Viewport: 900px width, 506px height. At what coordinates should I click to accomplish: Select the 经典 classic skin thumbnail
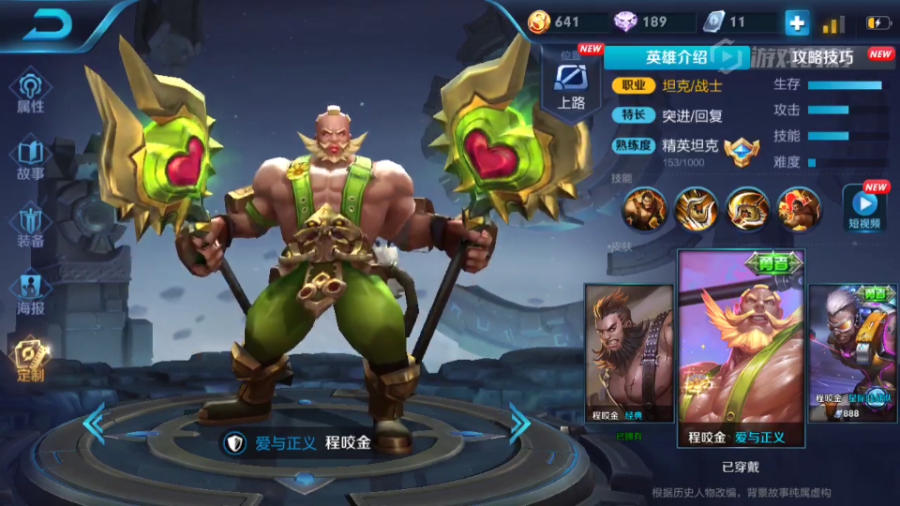tap(629, 353)
